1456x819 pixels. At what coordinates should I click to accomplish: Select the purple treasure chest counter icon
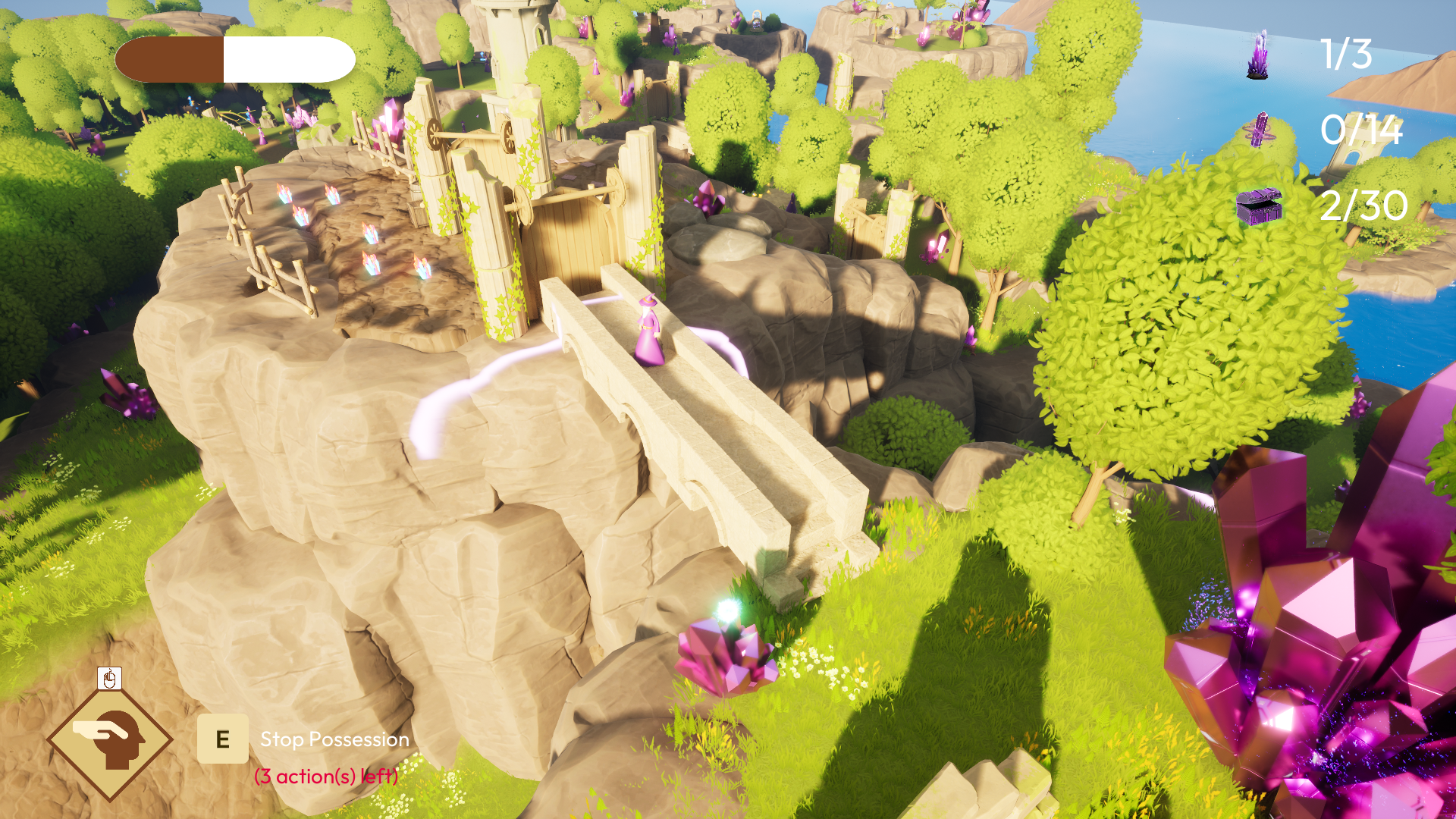[x=1259, y=206]
